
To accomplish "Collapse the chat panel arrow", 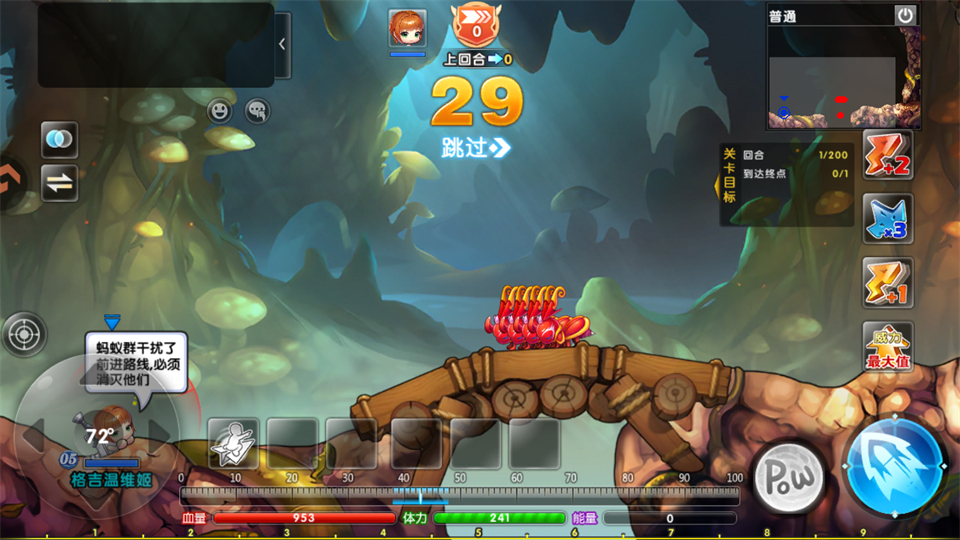I will pos(282,45).
